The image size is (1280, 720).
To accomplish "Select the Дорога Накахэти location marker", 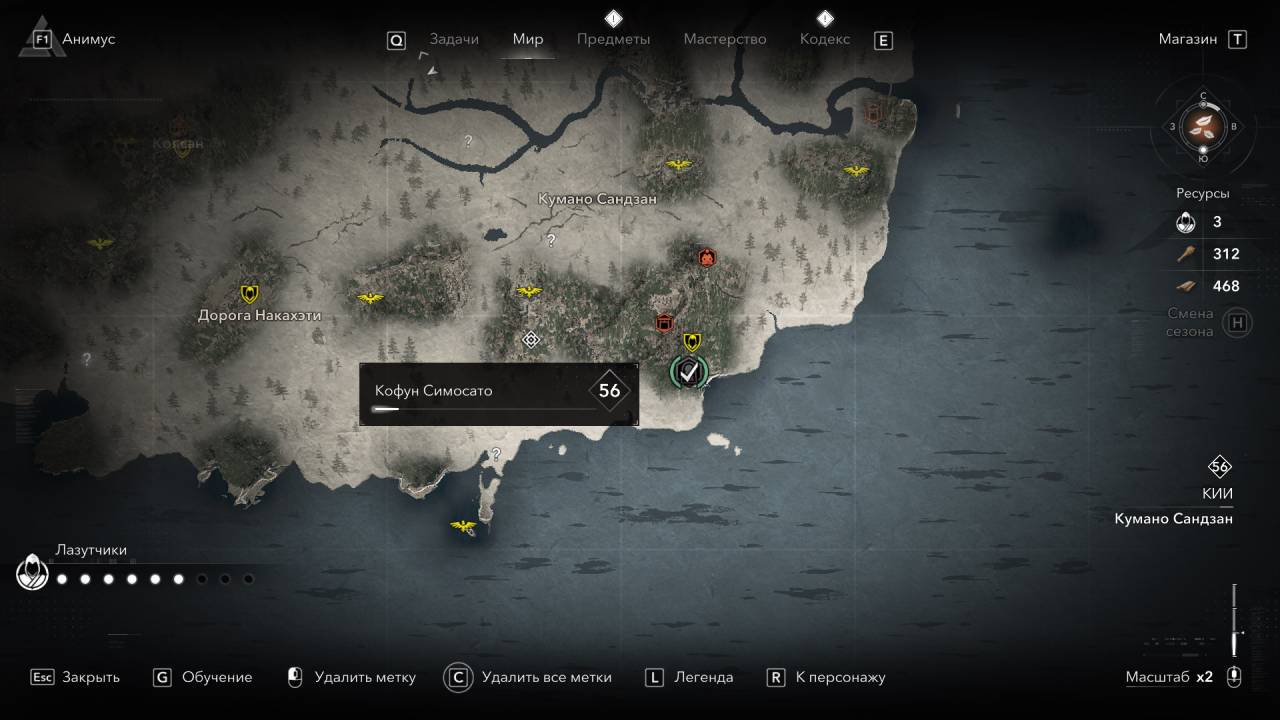I will point(250,294).
